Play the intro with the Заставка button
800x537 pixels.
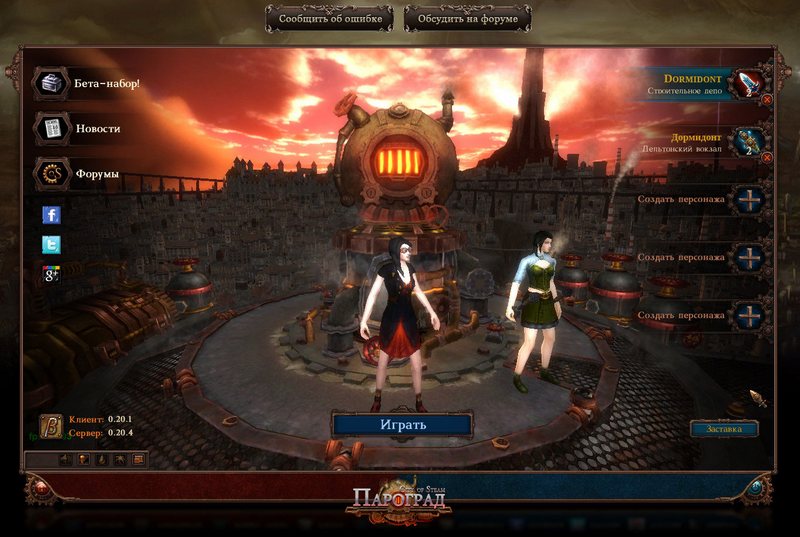724,429
